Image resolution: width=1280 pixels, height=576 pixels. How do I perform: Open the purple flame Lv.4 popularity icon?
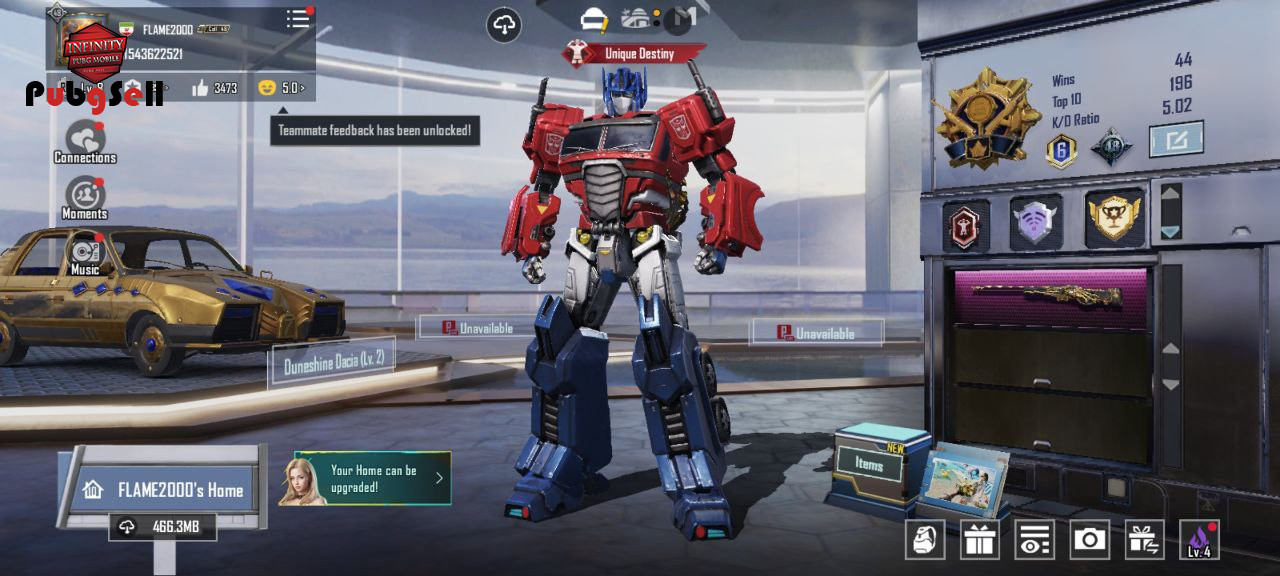1199,540
